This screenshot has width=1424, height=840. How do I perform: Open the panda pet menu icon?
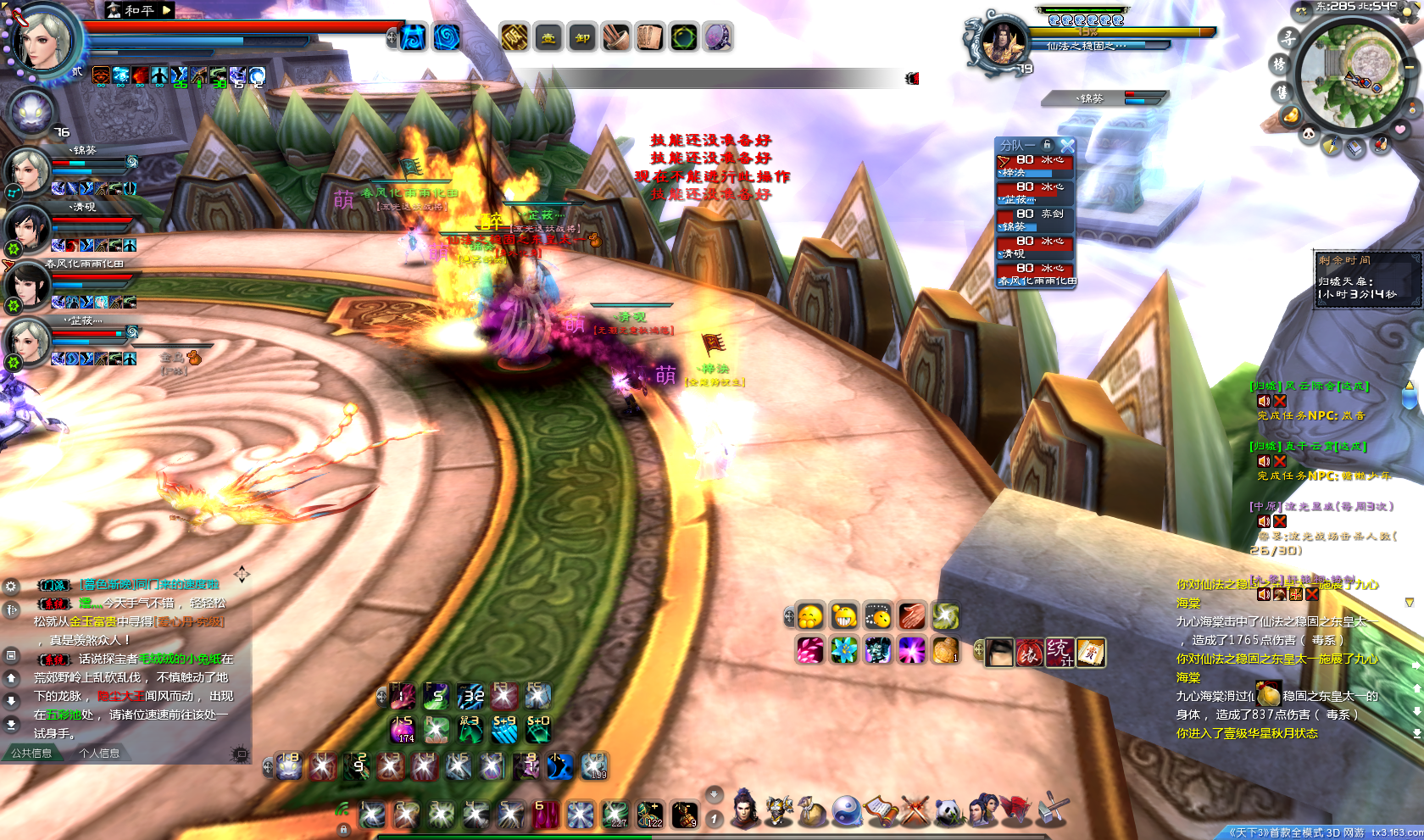[949, 811]
